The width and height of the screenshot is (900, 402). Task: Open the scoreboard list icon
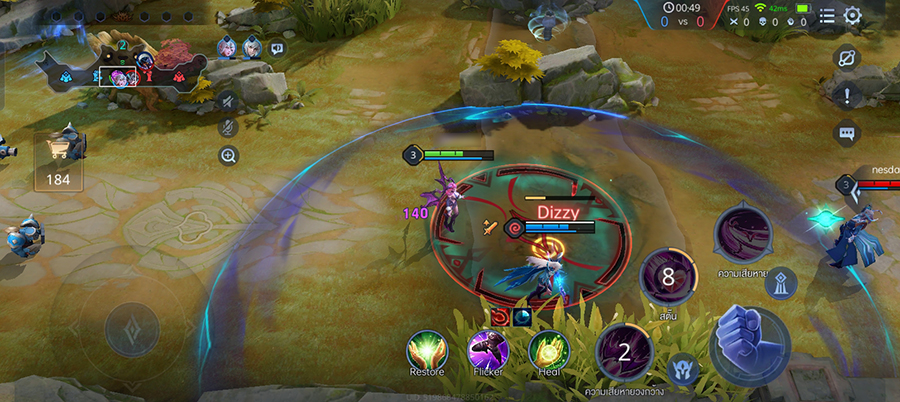coord(827,16)
